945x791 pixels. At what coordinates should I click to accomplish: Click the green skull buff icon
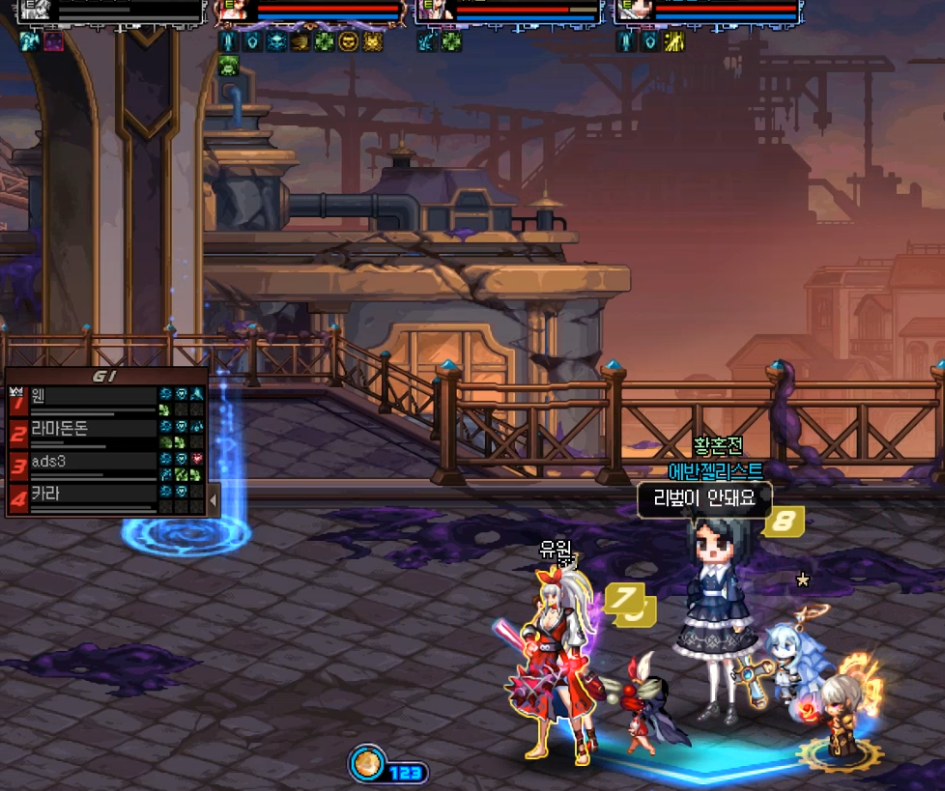[227, 65]
